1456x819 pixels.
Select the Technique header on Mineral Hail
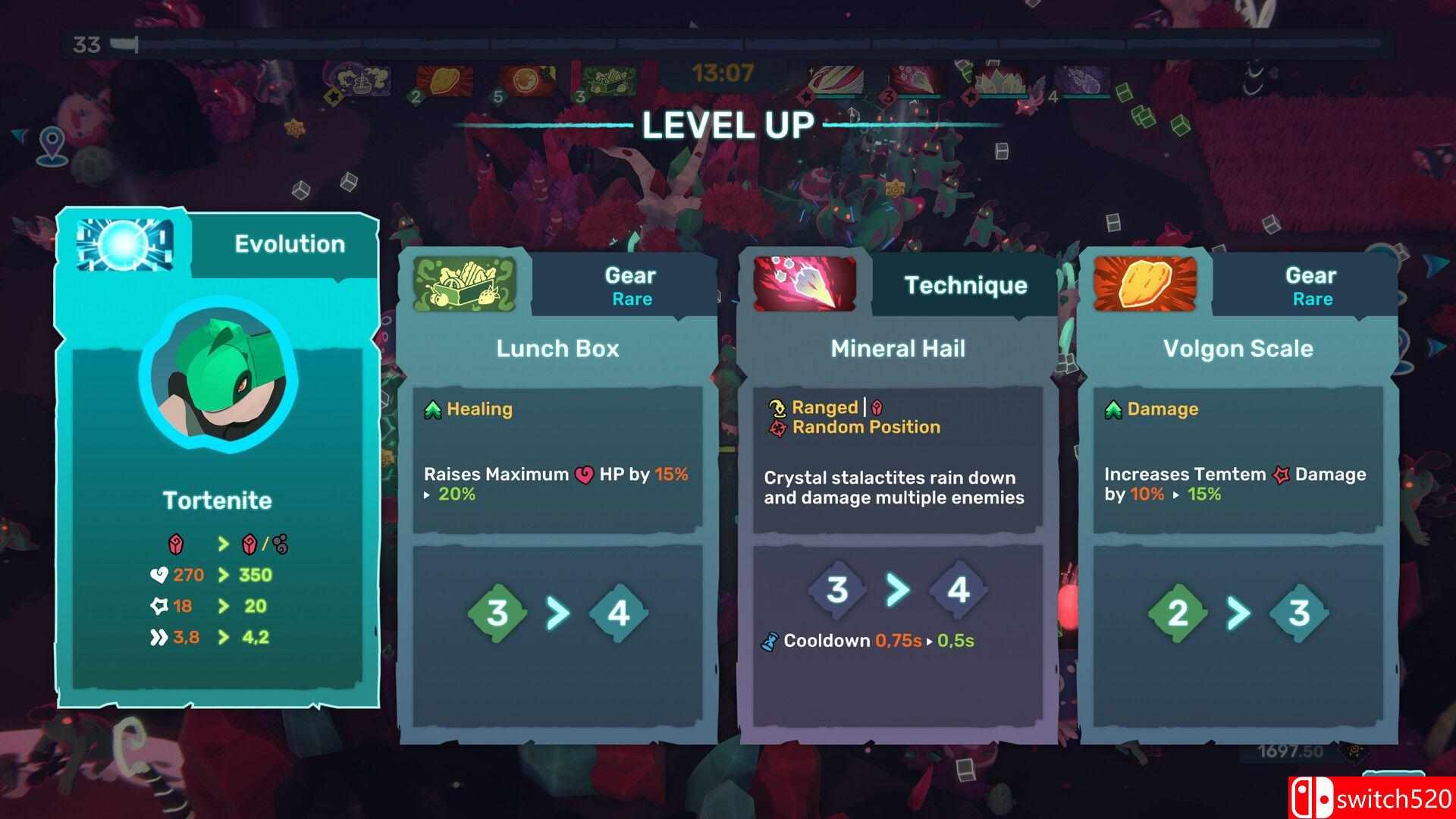coord(965,286)
